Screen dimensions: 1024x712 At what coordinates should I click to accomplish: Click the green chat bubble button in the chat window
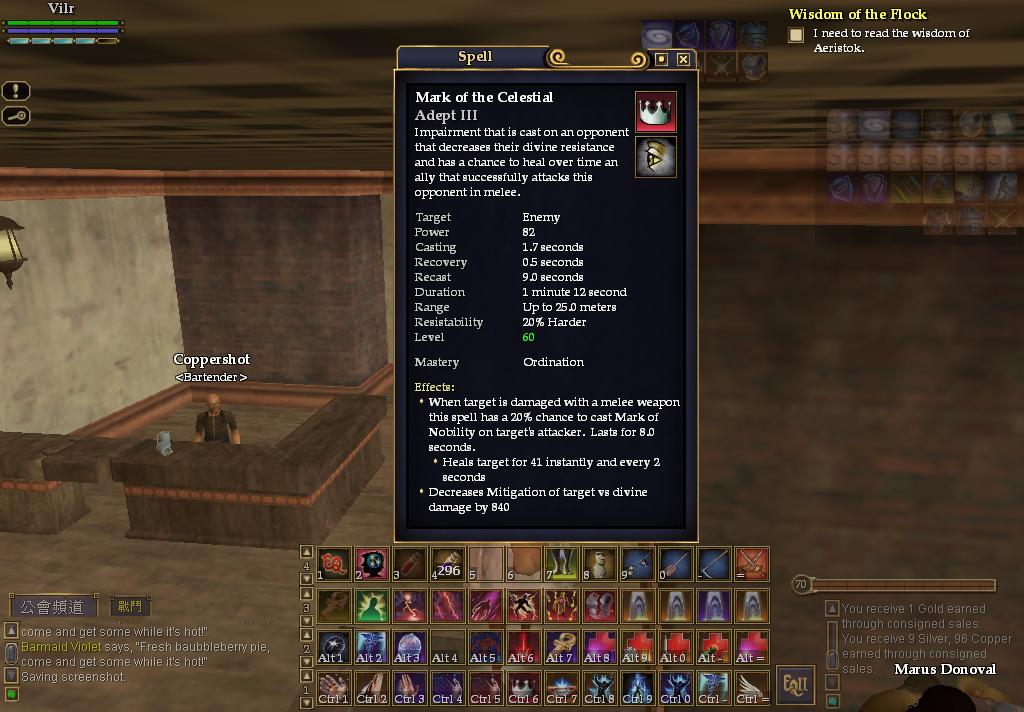11,694
